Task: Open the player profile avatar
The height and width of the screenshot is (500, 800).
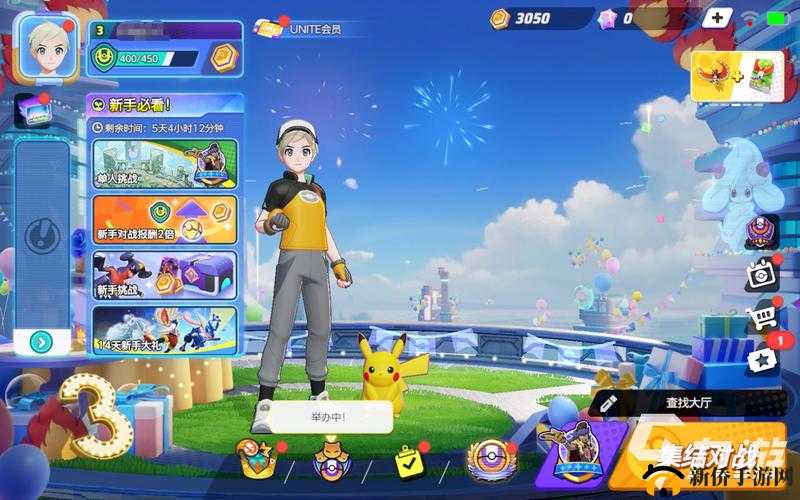Action: click(46, 46)
